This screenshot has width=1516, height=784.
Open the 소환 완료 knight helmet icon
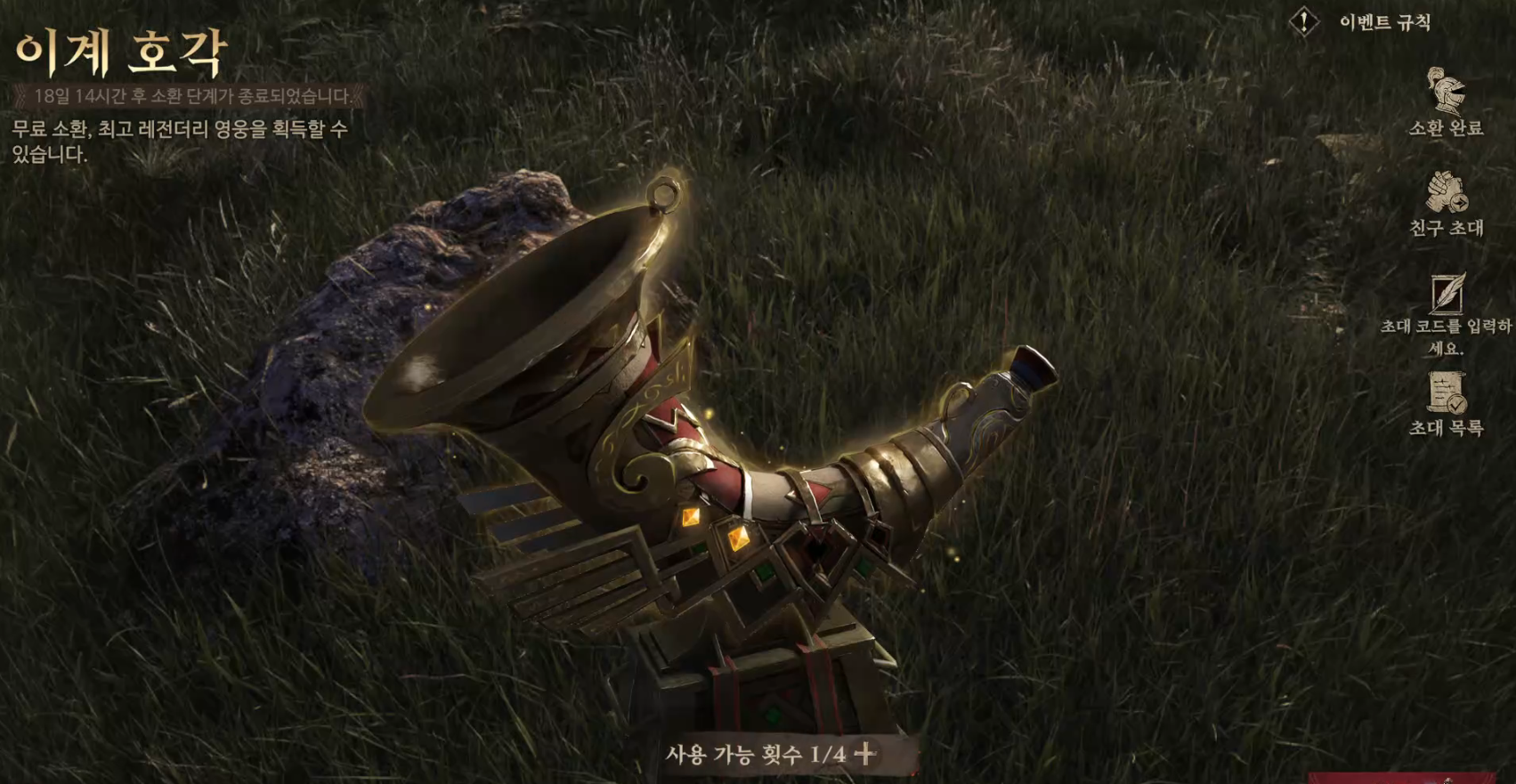1445,93
